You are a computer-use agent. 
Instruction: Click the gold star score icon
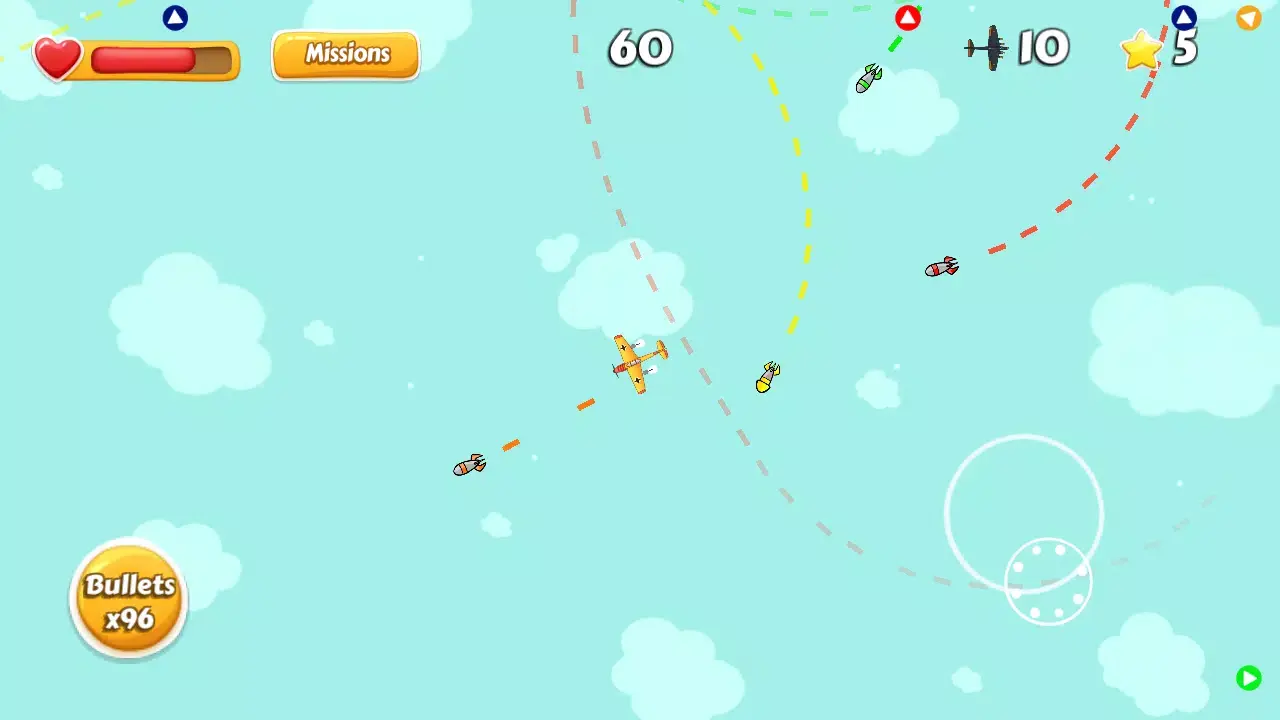click(x=1140, y=50)
